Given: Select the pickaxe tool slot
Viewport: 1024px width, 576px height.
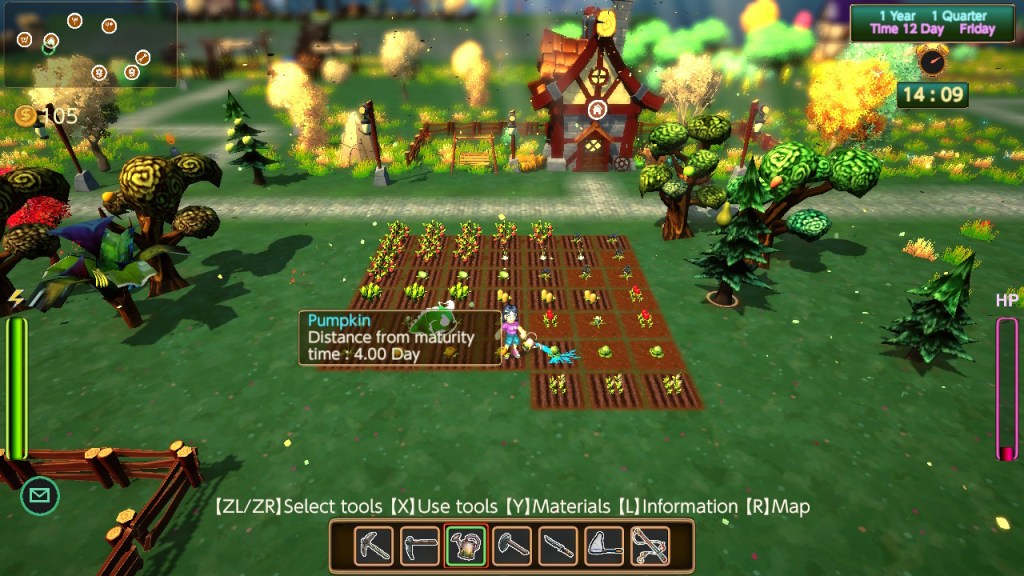Looking at the screenshot, I should pyautogui.click(x=373, y=546).
